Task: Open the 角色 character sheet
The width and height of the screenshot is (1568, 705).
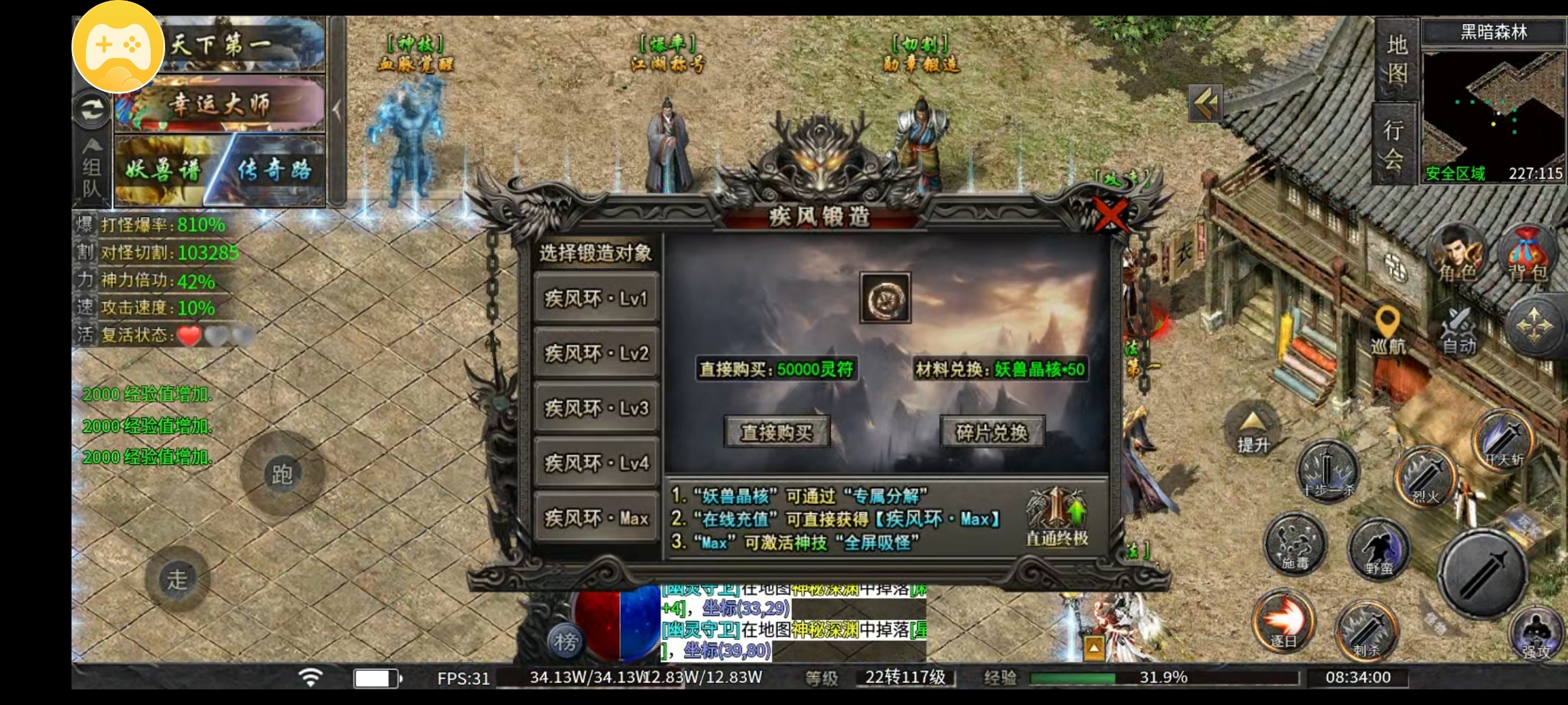Action: pos(1458,255)
